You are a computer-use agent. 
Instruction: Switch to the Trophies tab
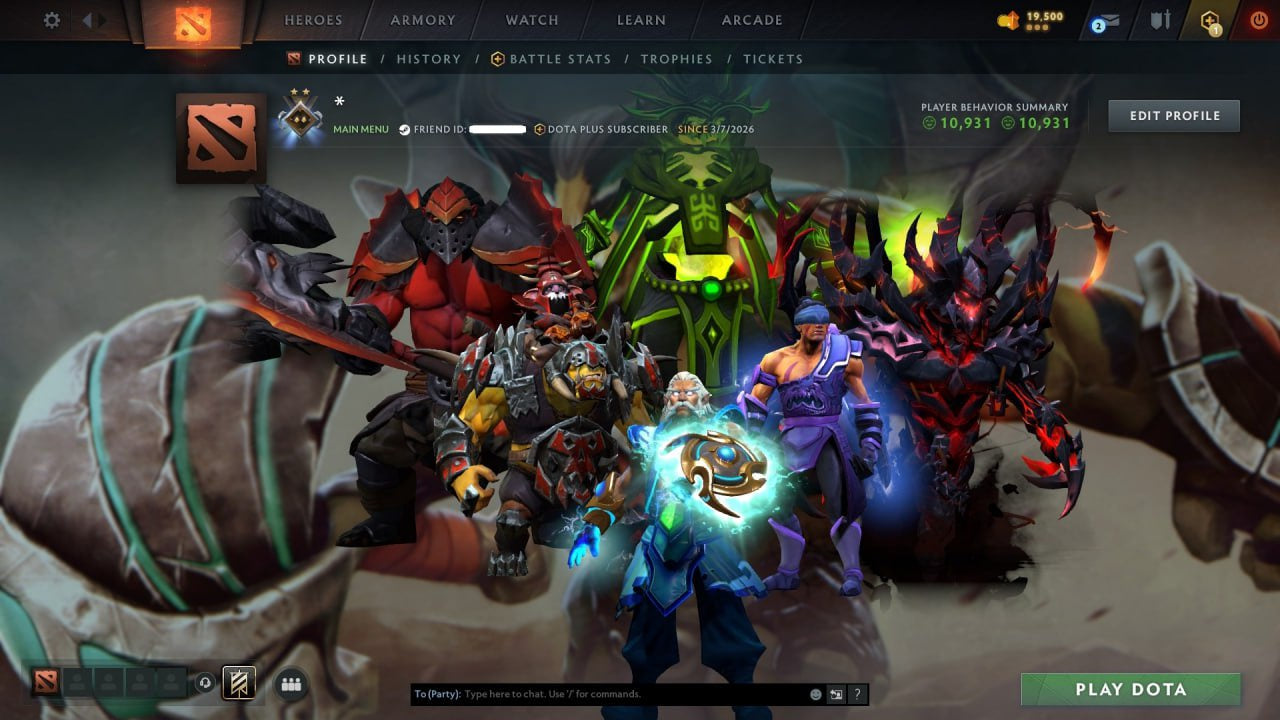coord(676,59)
